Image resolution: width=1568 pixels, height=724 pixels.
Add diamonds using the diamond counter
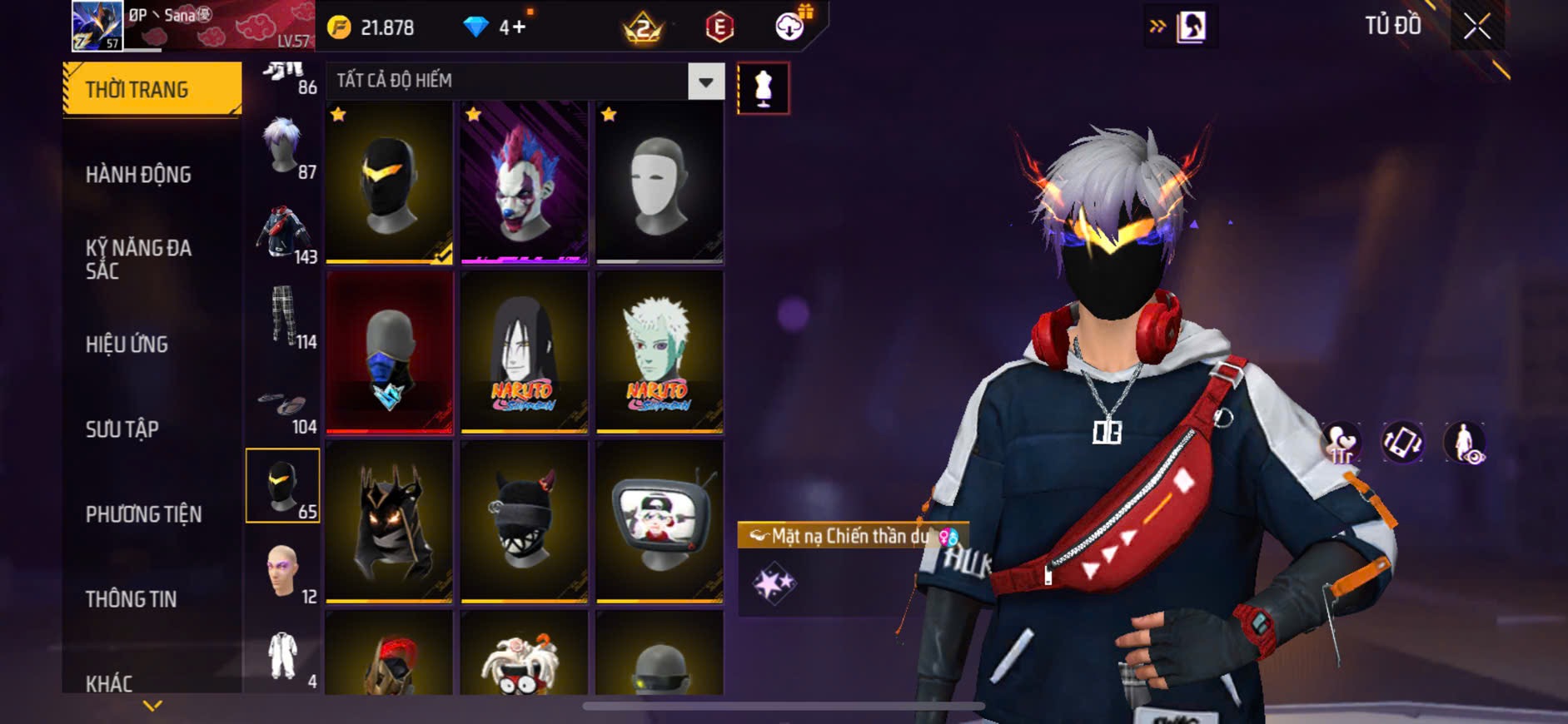pyautogui.click(x=512, y=27)
